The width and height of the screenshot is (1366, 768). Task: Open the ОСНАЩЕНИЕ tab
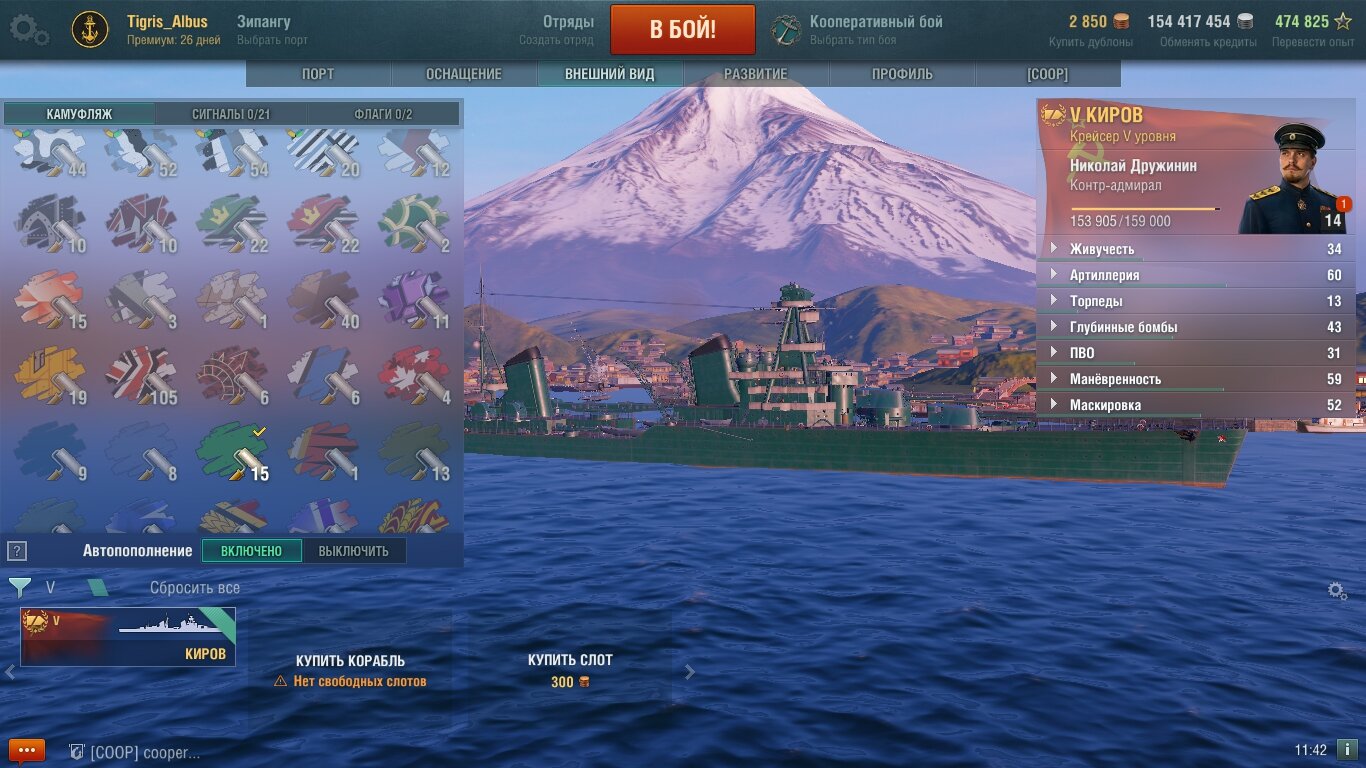tap(464, 74)
